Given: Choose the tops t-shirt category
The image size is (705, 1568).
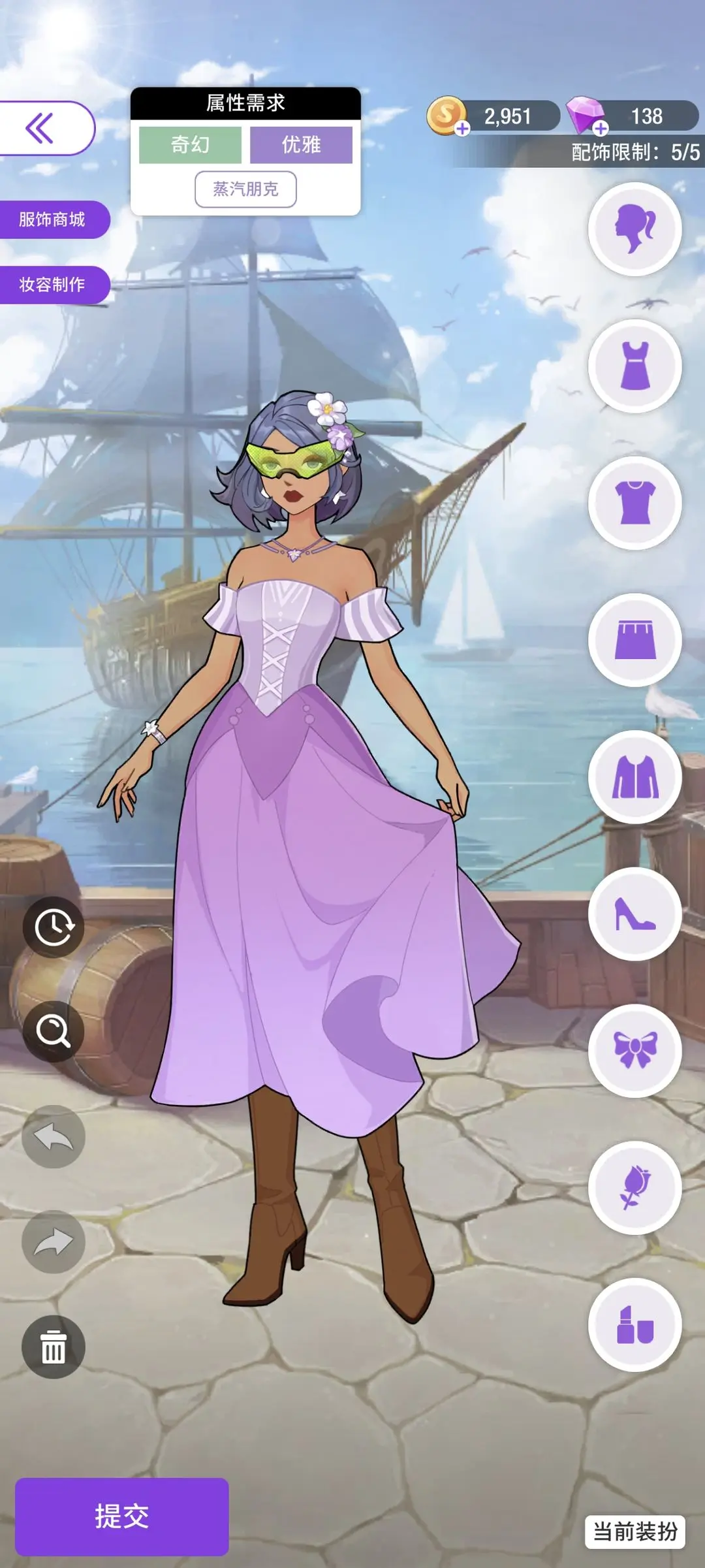Looking at the screenshot, I should [634, 504].
